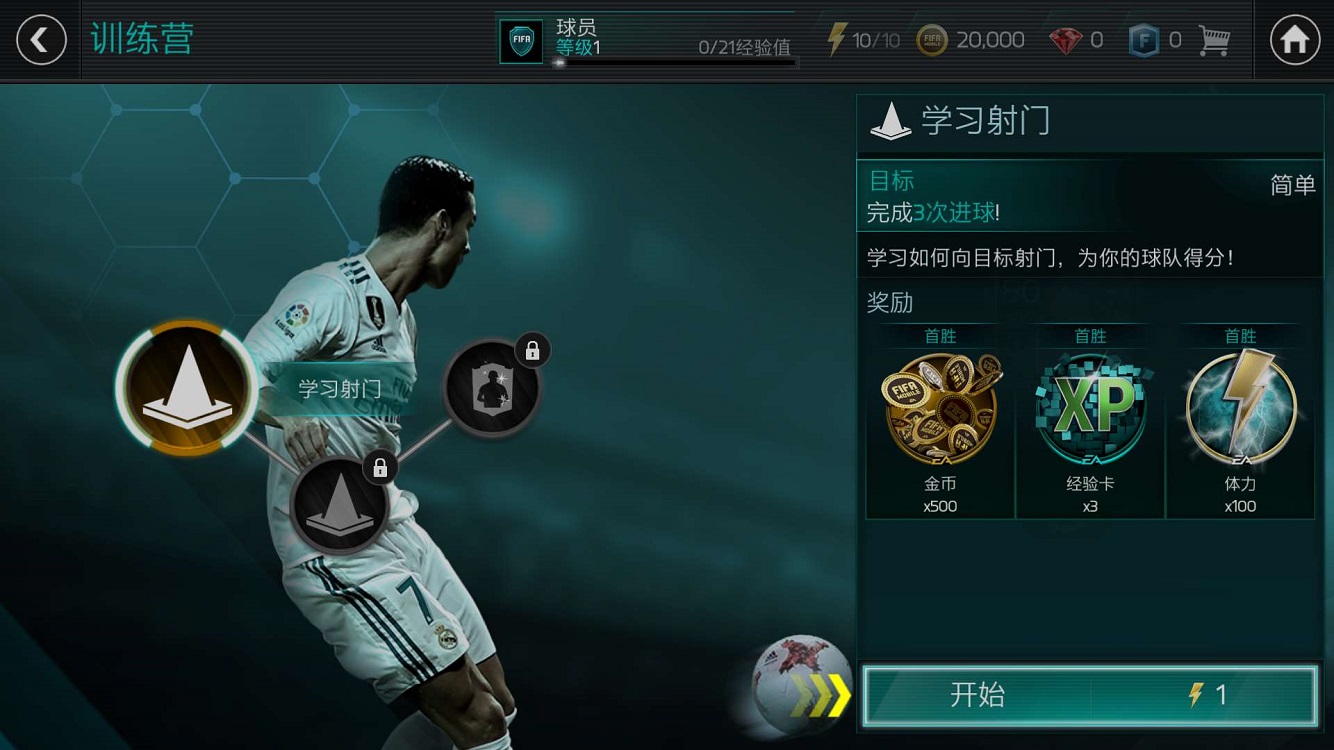Image resolution: width=1334 pixels, height=750 pixels.
Task: Open the 球员 level profile badge
Action: [521, 41]
